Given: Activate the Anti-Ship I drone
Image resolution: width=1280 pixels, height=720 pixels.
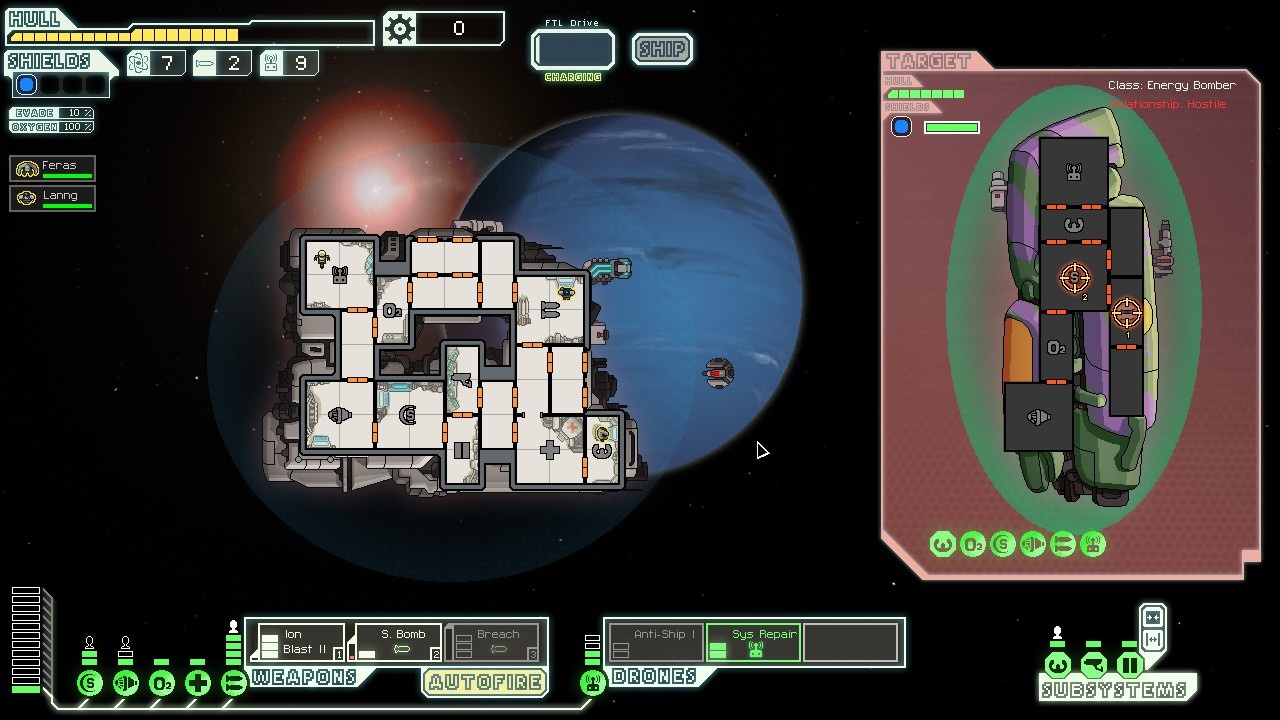Looking at the screenshot, I should pos(655,642).
